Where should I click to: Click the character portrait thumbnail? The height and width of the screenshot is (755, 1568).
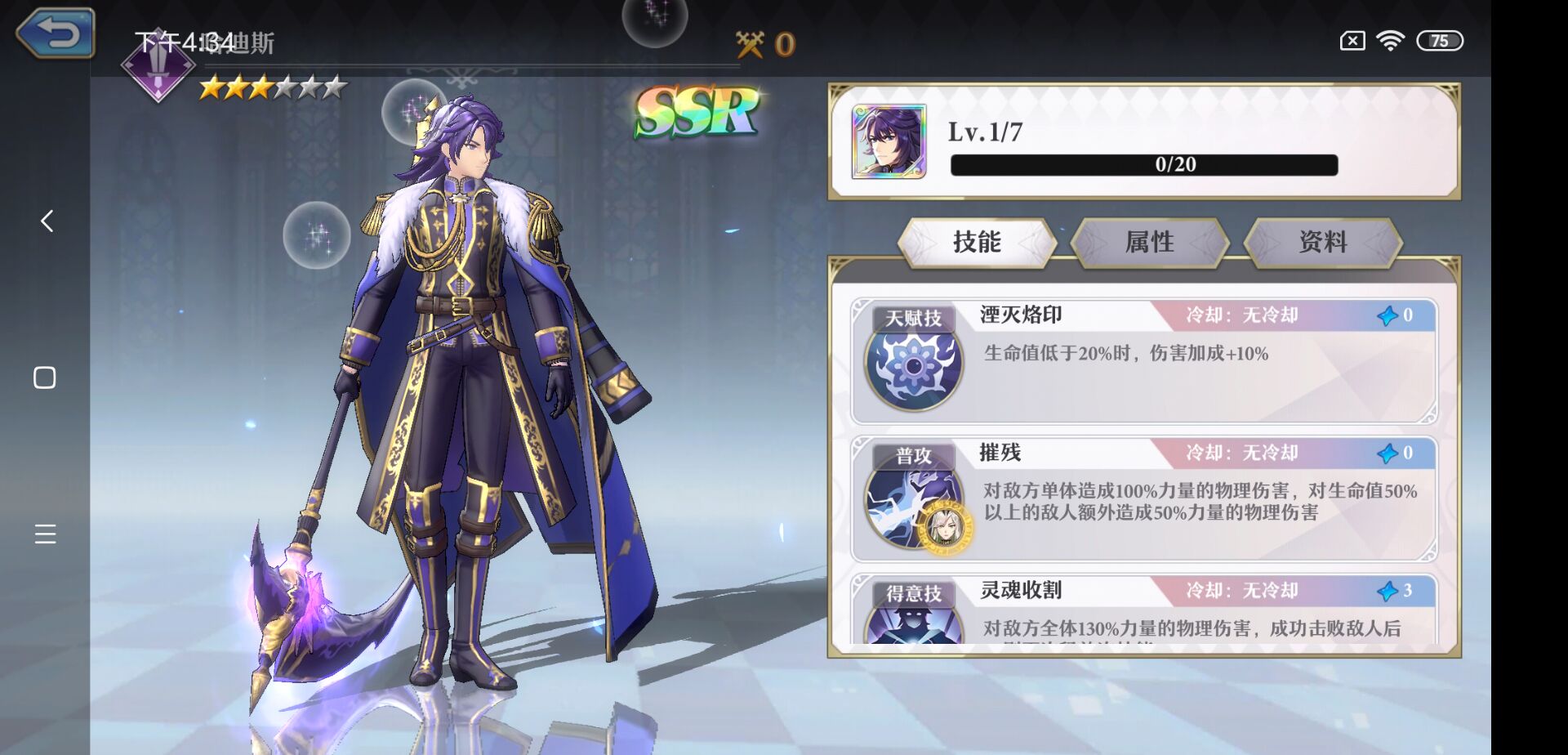click(x=889, y=141)
